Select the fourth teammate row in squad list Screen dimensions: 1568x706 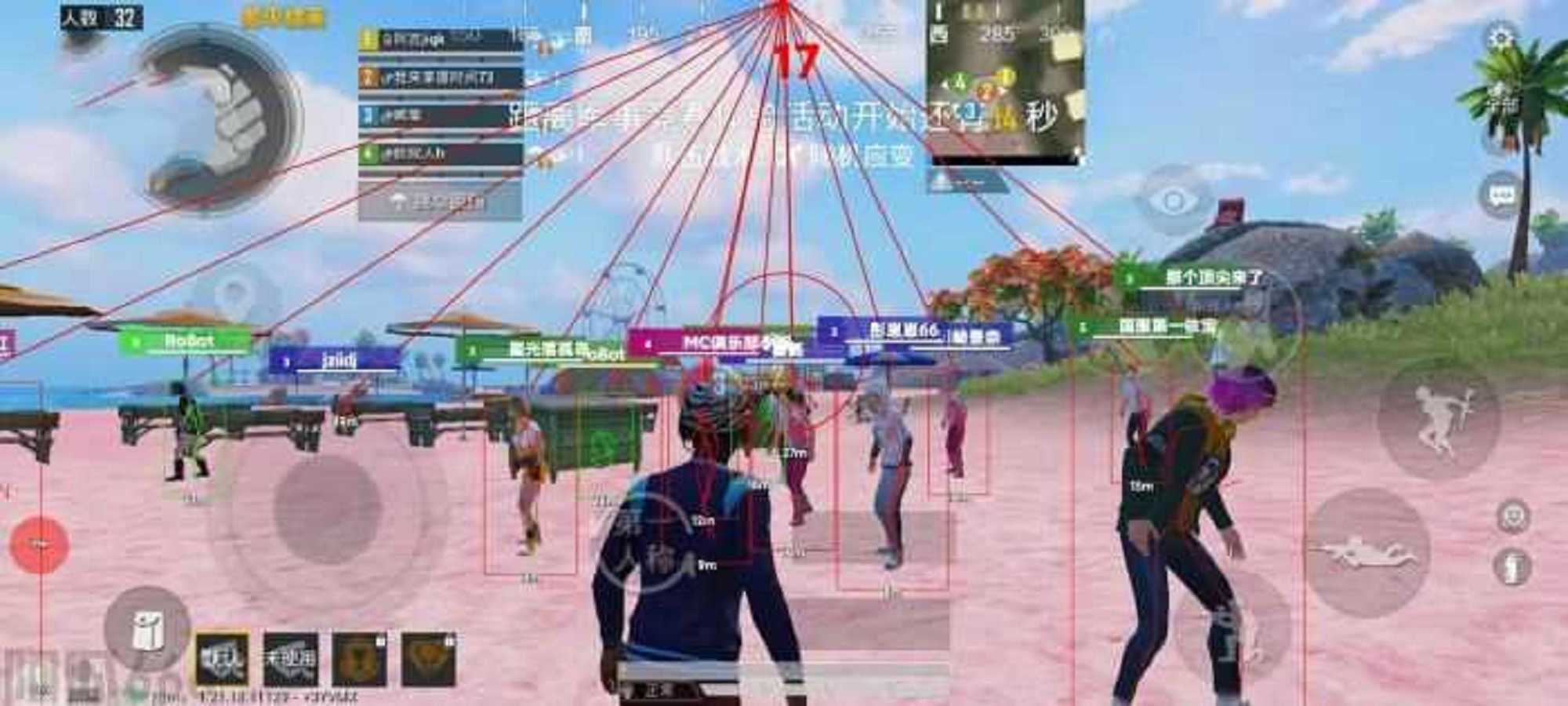coord(441,153)
